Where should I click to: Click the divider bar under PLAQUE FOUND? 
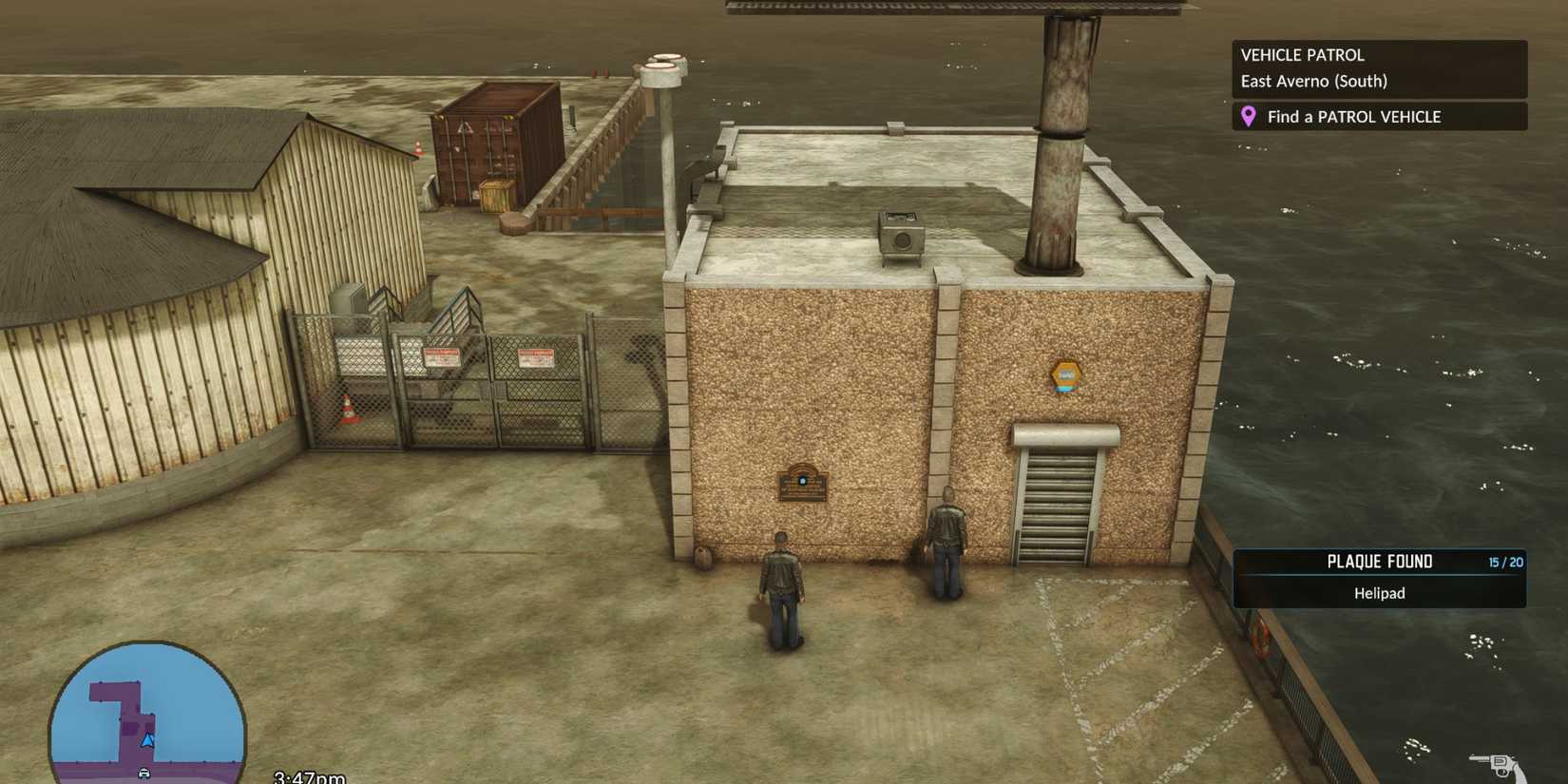point(1379,577)
